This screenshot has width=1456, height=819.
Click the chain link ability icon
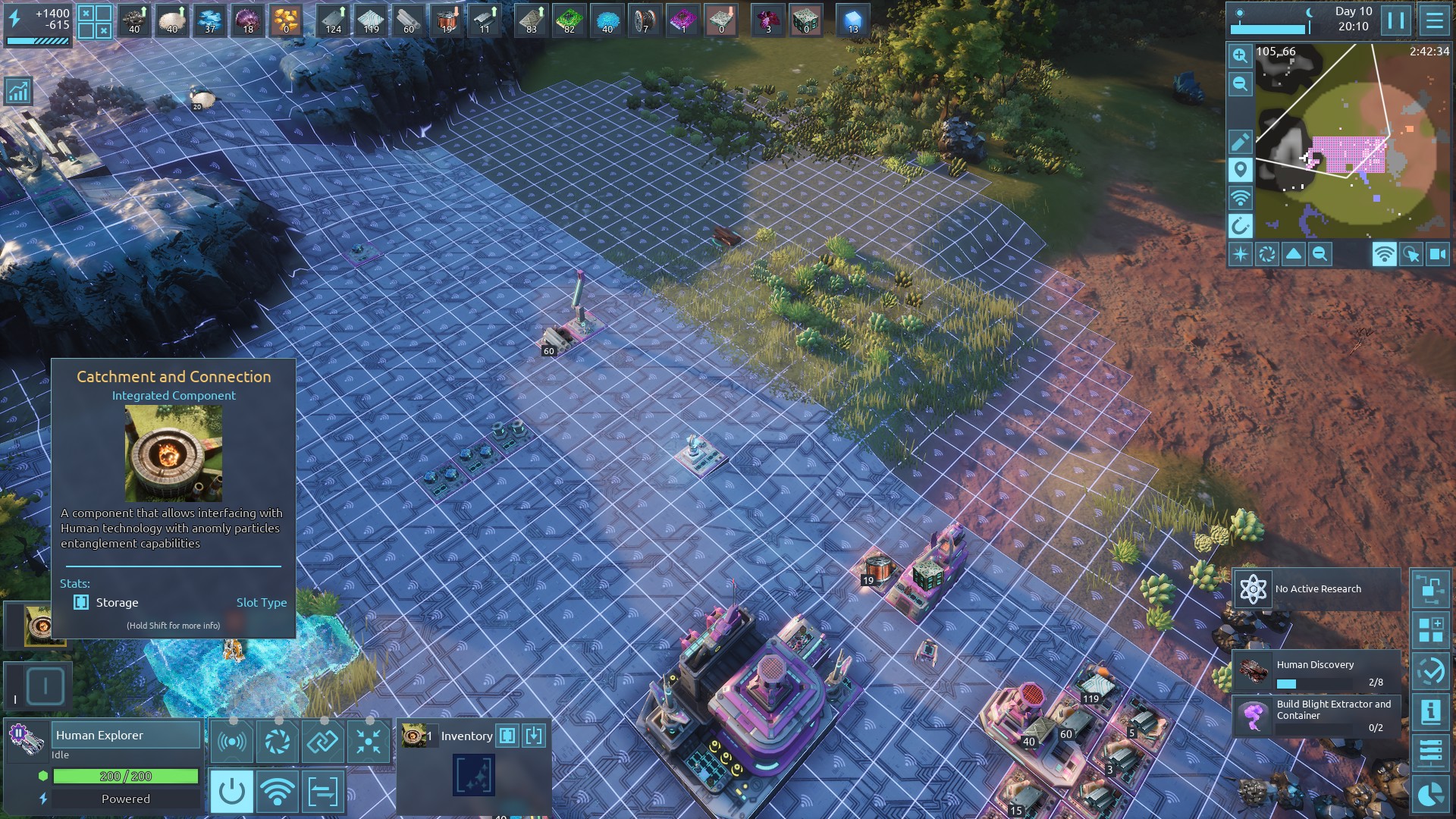[x=322, y=741]
